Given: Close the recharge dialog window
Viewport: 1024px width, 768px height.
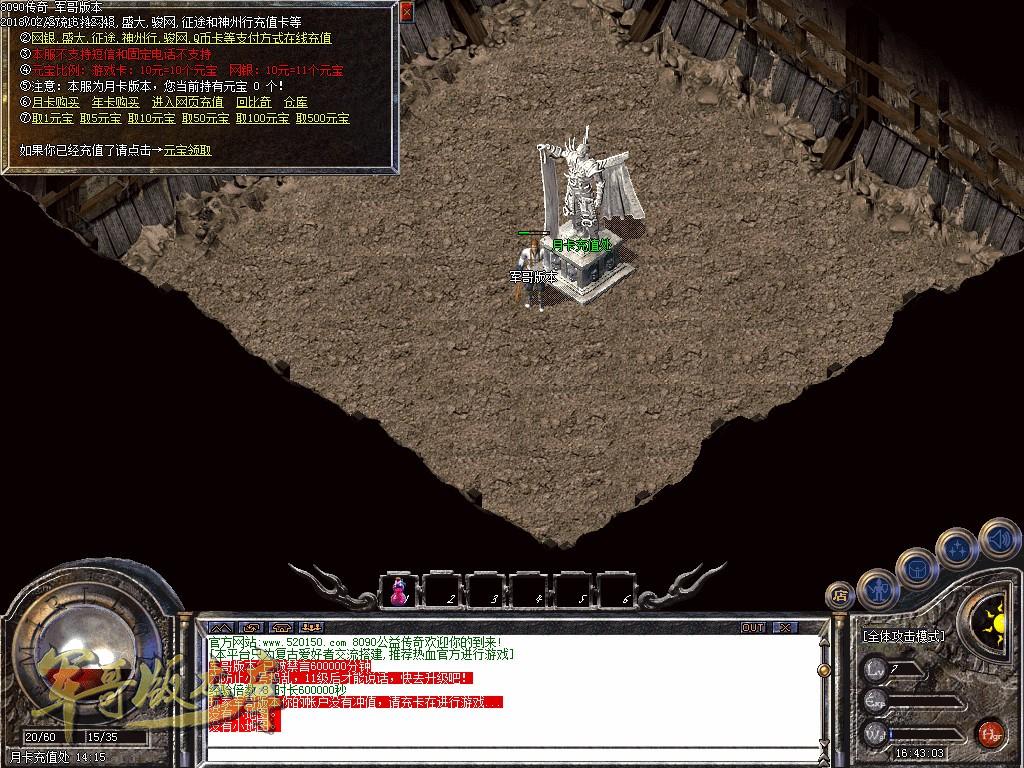Looking at the screenshot, I should pos(406,12).
